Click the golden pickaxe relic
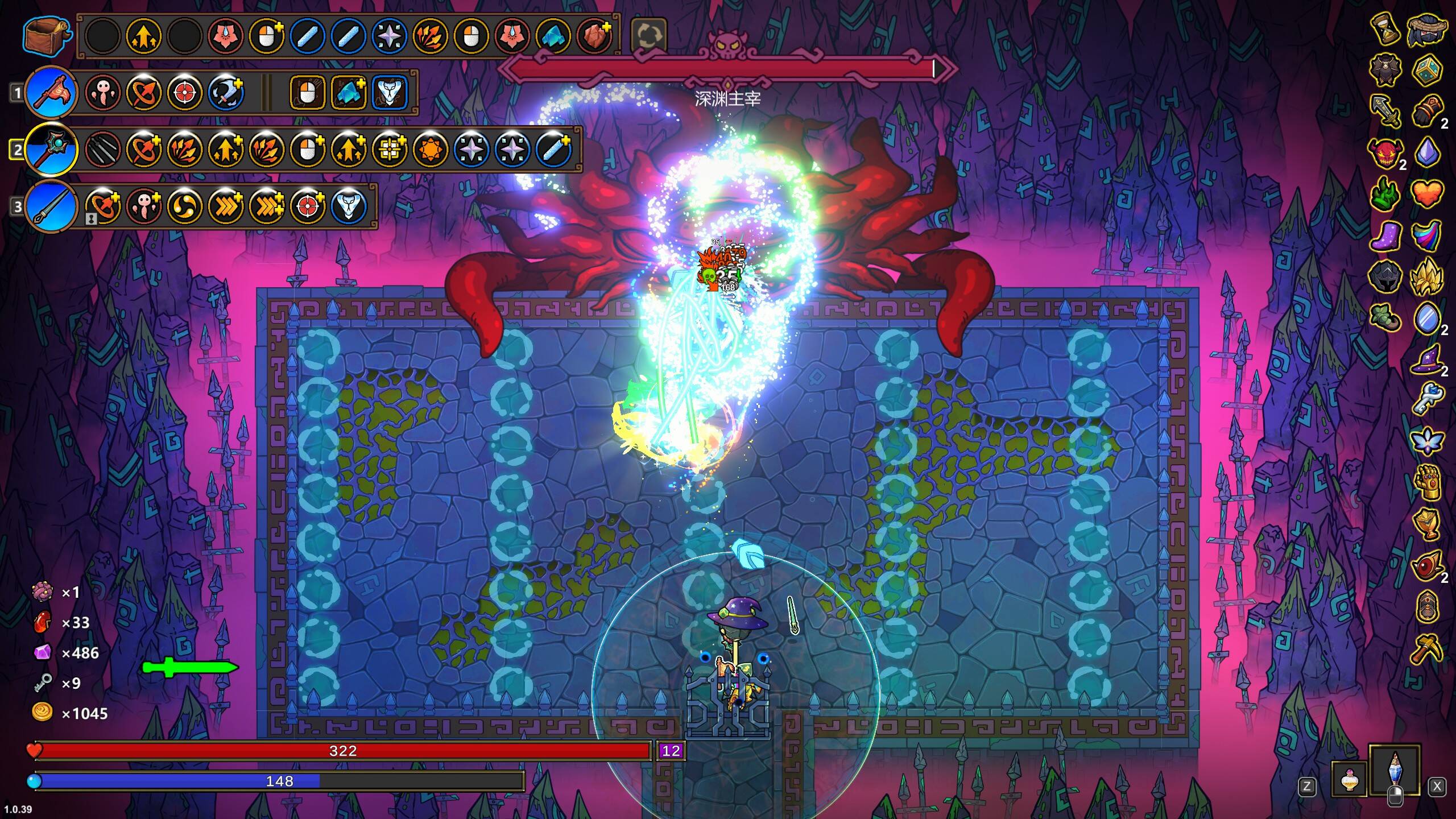 (1426, 648)
